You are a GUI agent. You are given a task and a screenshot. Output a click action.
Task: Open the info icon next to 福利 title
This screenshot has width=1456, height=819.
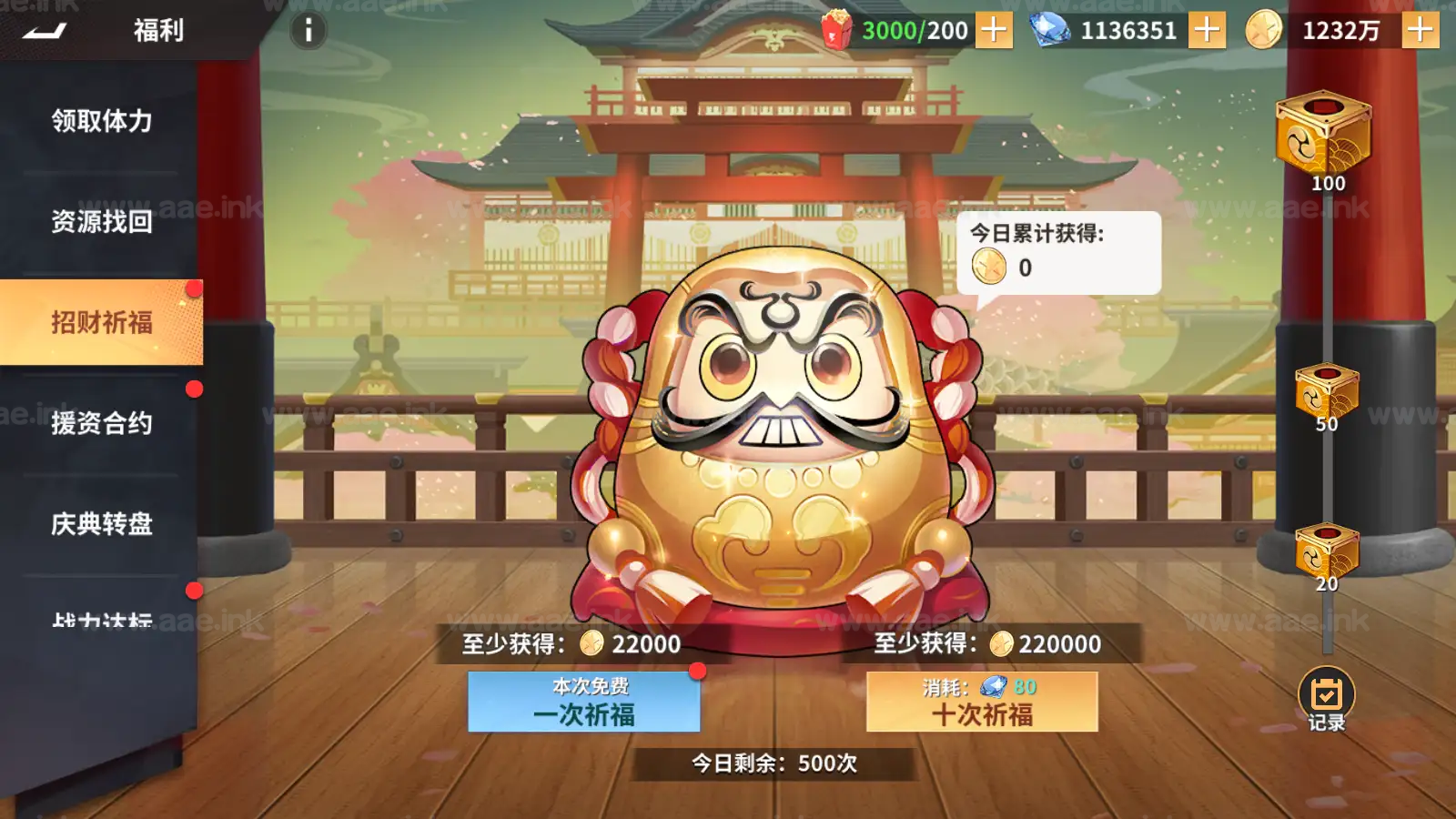tap(307, 30)
